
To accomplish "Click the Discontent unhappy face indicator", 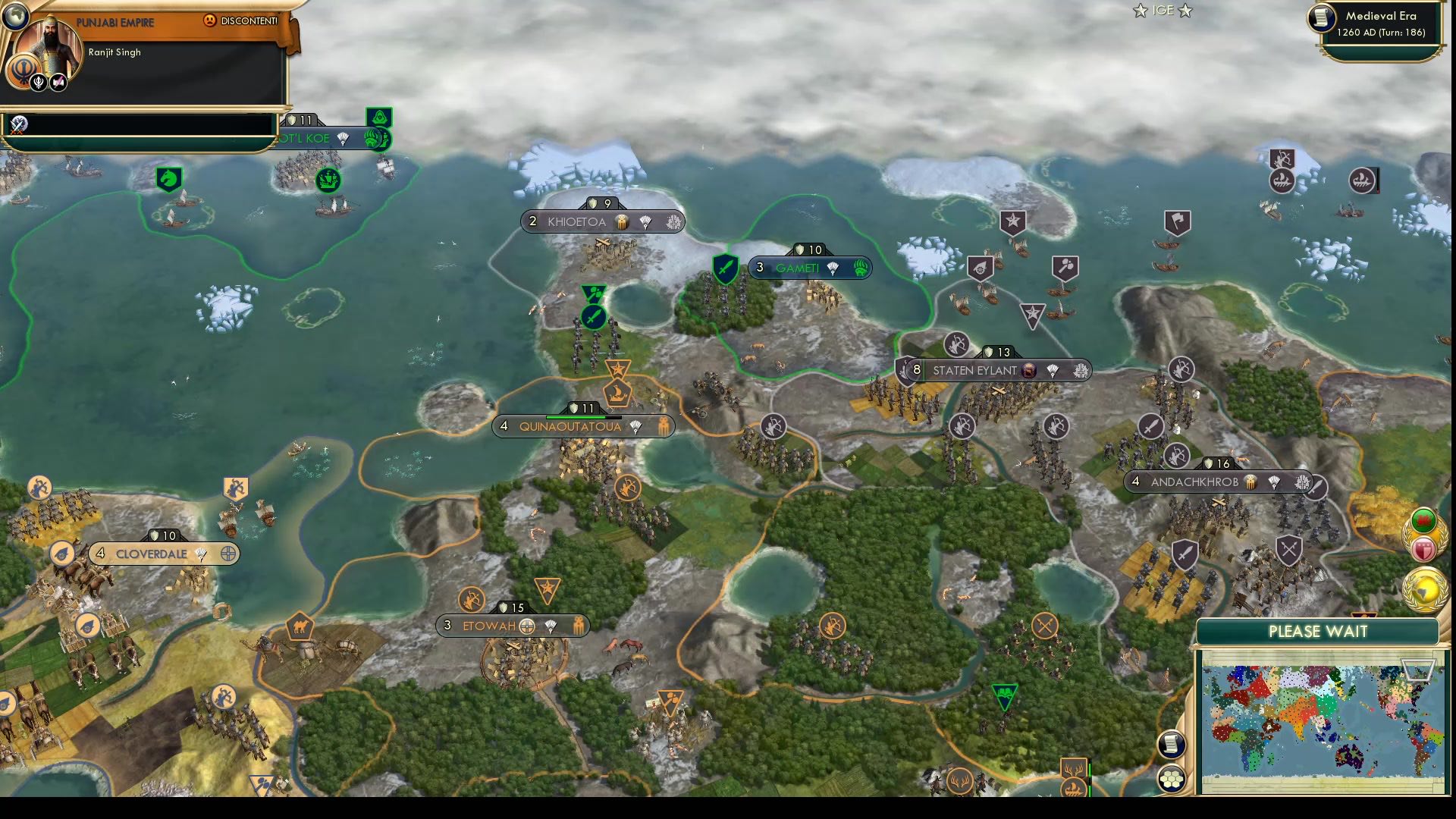I will coord(209,20).
